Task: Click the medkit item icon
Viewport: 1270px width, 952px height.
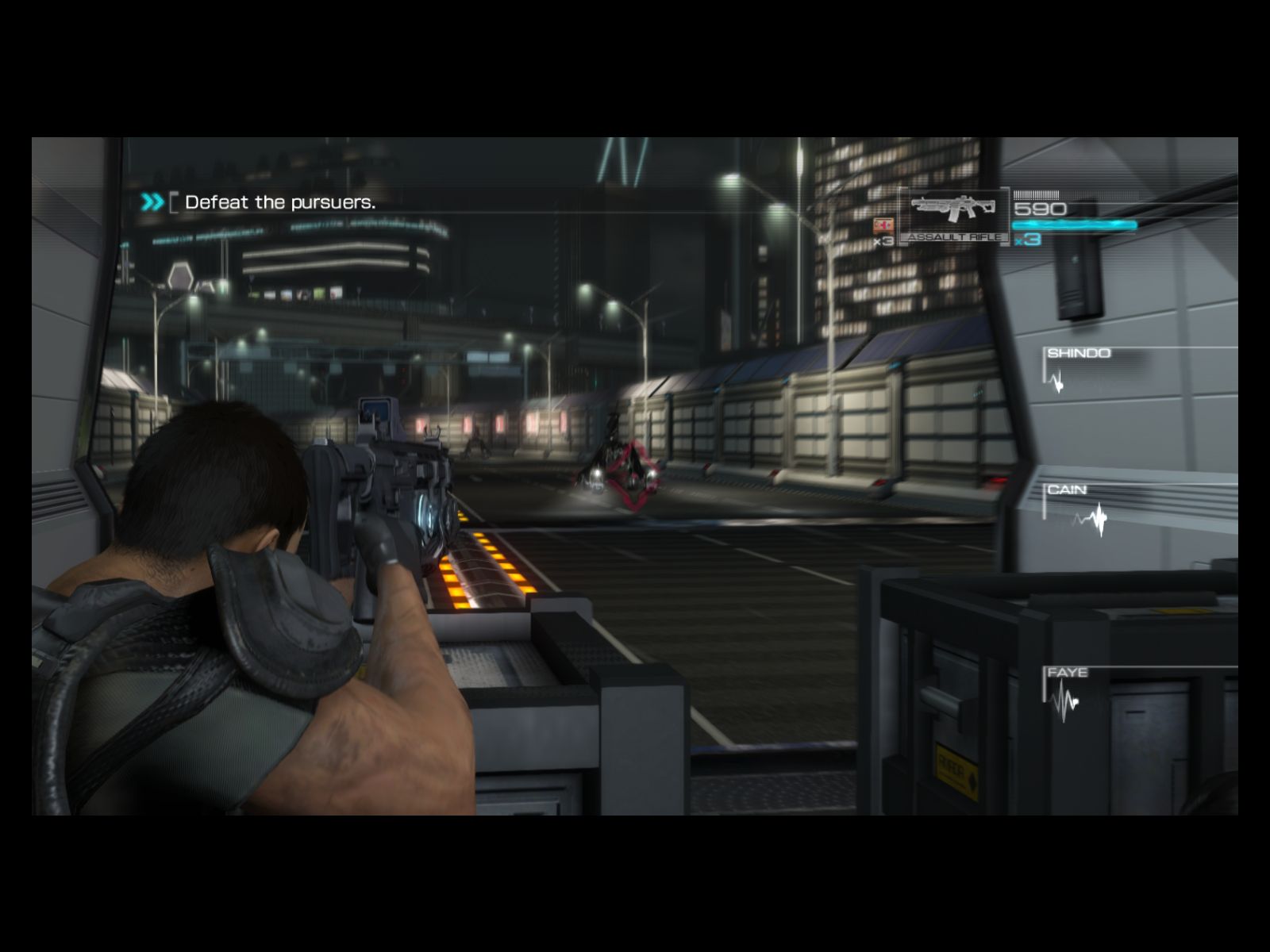Action: (x=883, y=225)
